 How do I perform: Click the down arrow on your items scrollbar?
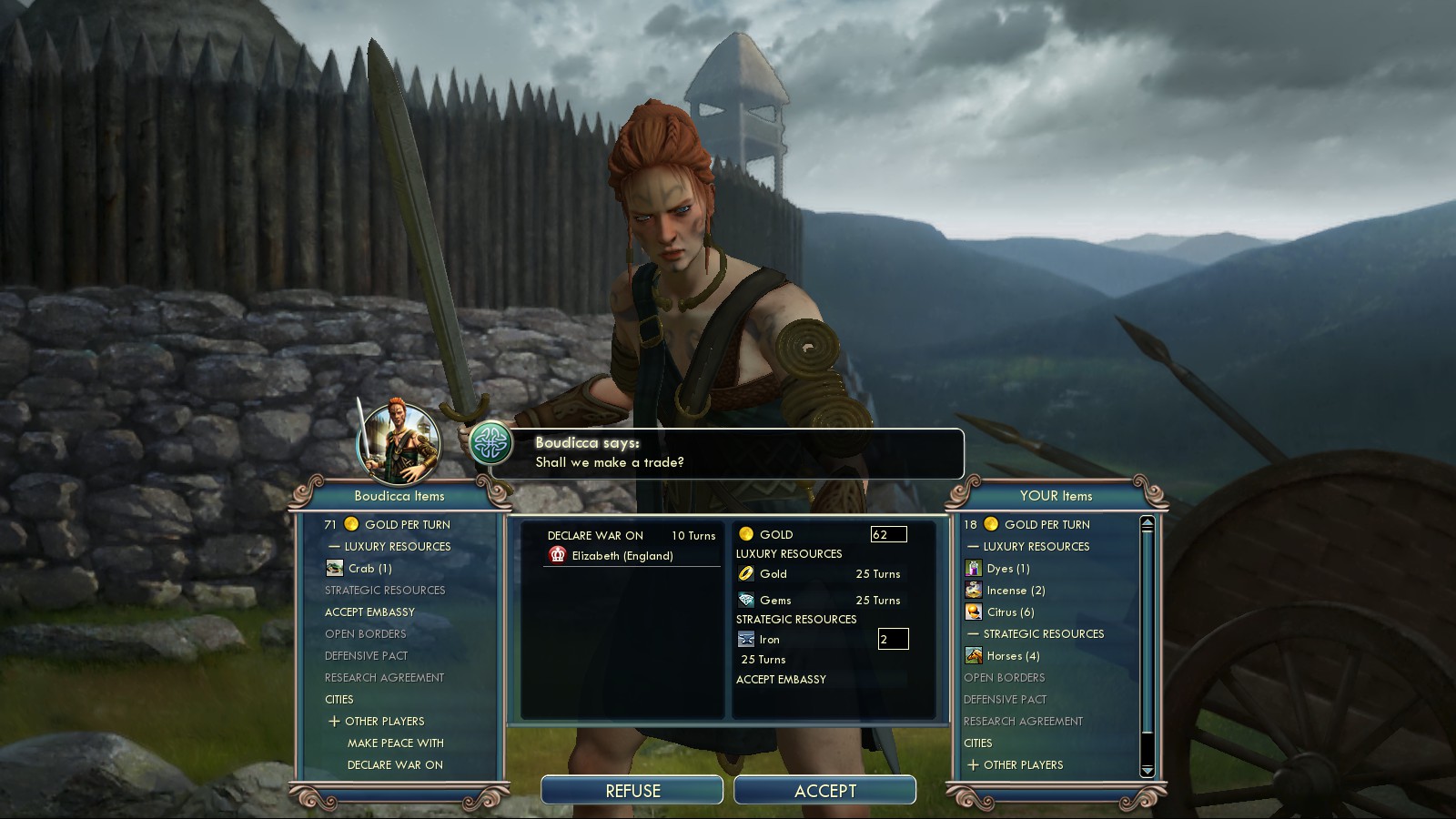coord(1147,771)
